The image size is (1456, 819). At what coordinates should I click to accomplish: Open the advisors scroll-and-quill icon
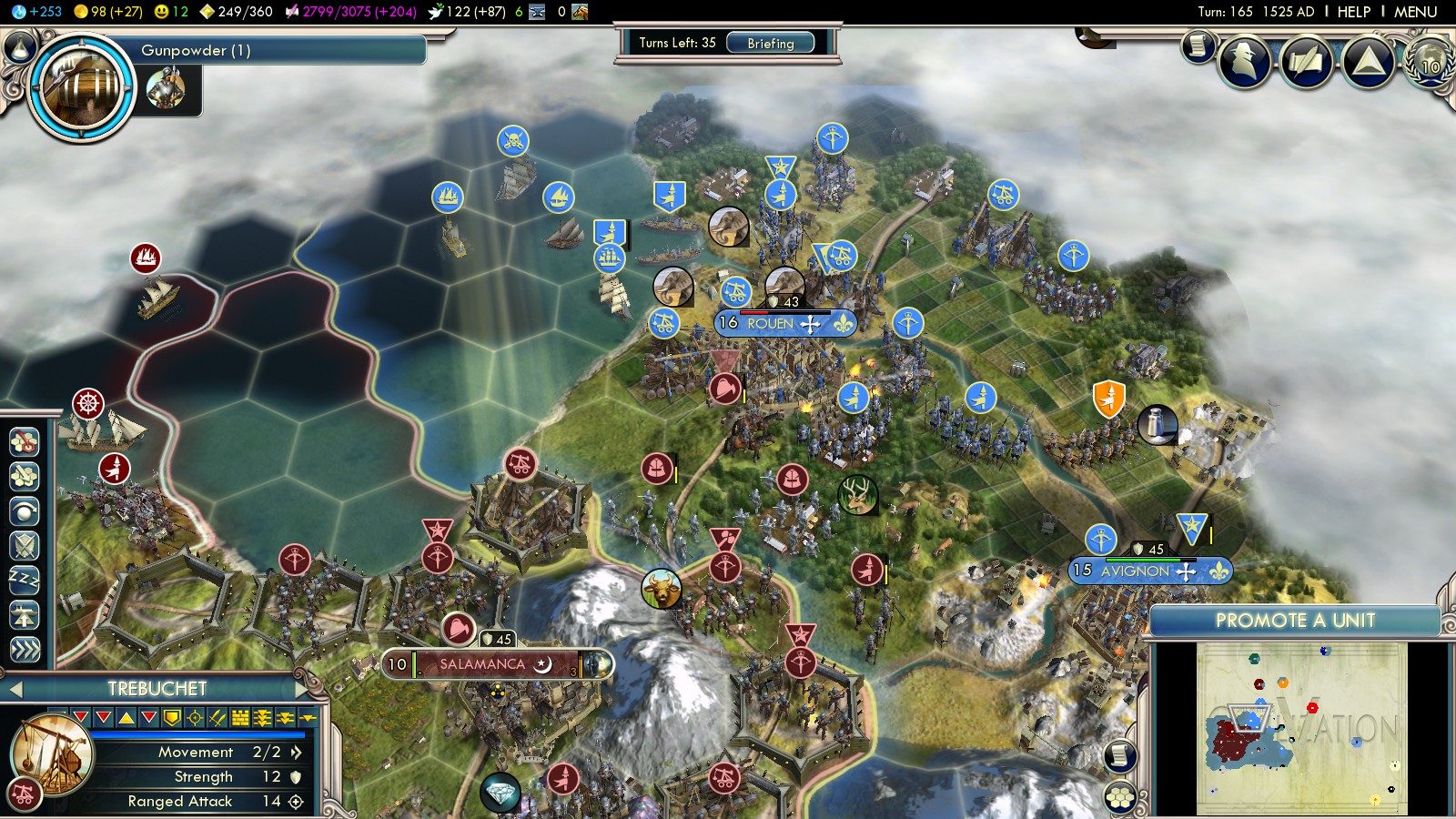click(x=1307, y=61)
